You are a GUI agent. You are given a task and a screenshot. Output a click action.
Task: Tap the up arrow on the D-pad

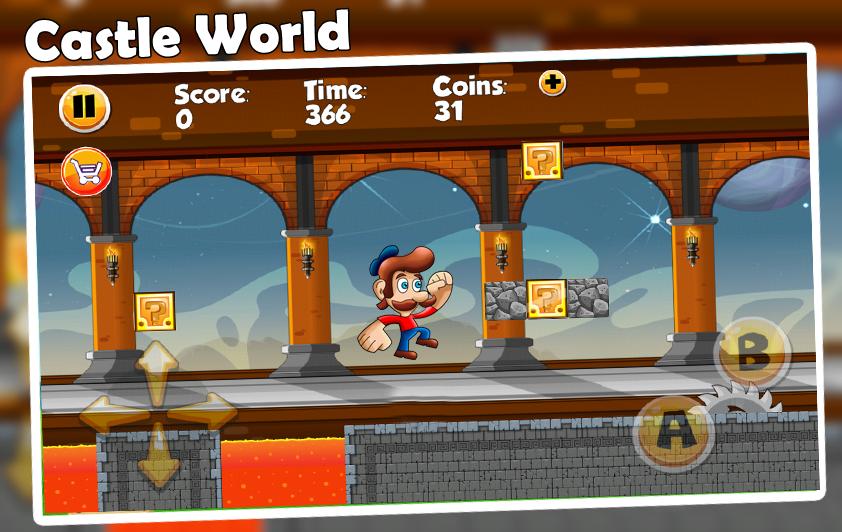coord(157,369)
